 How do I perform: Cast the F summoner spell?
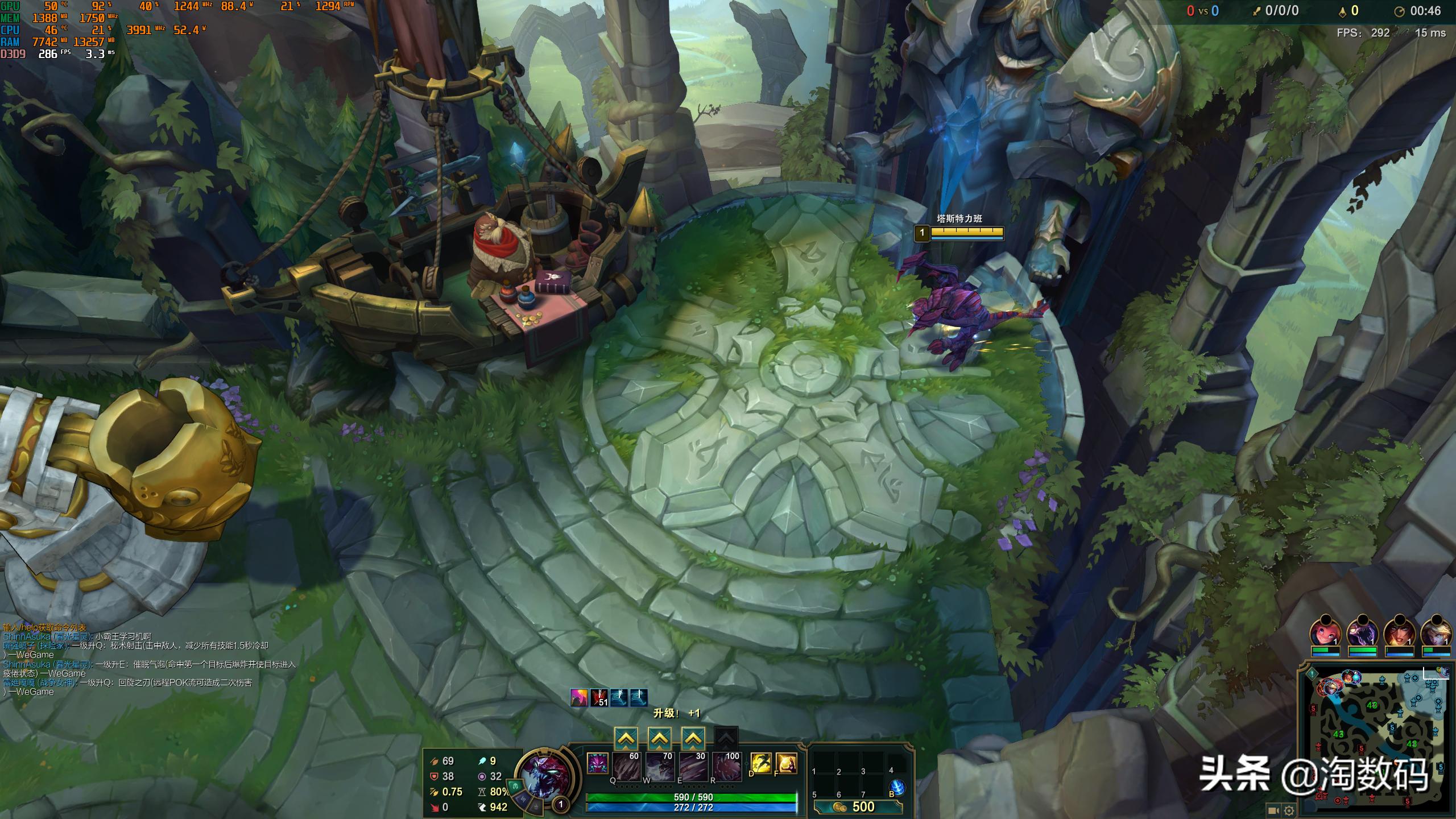[786, 763]
